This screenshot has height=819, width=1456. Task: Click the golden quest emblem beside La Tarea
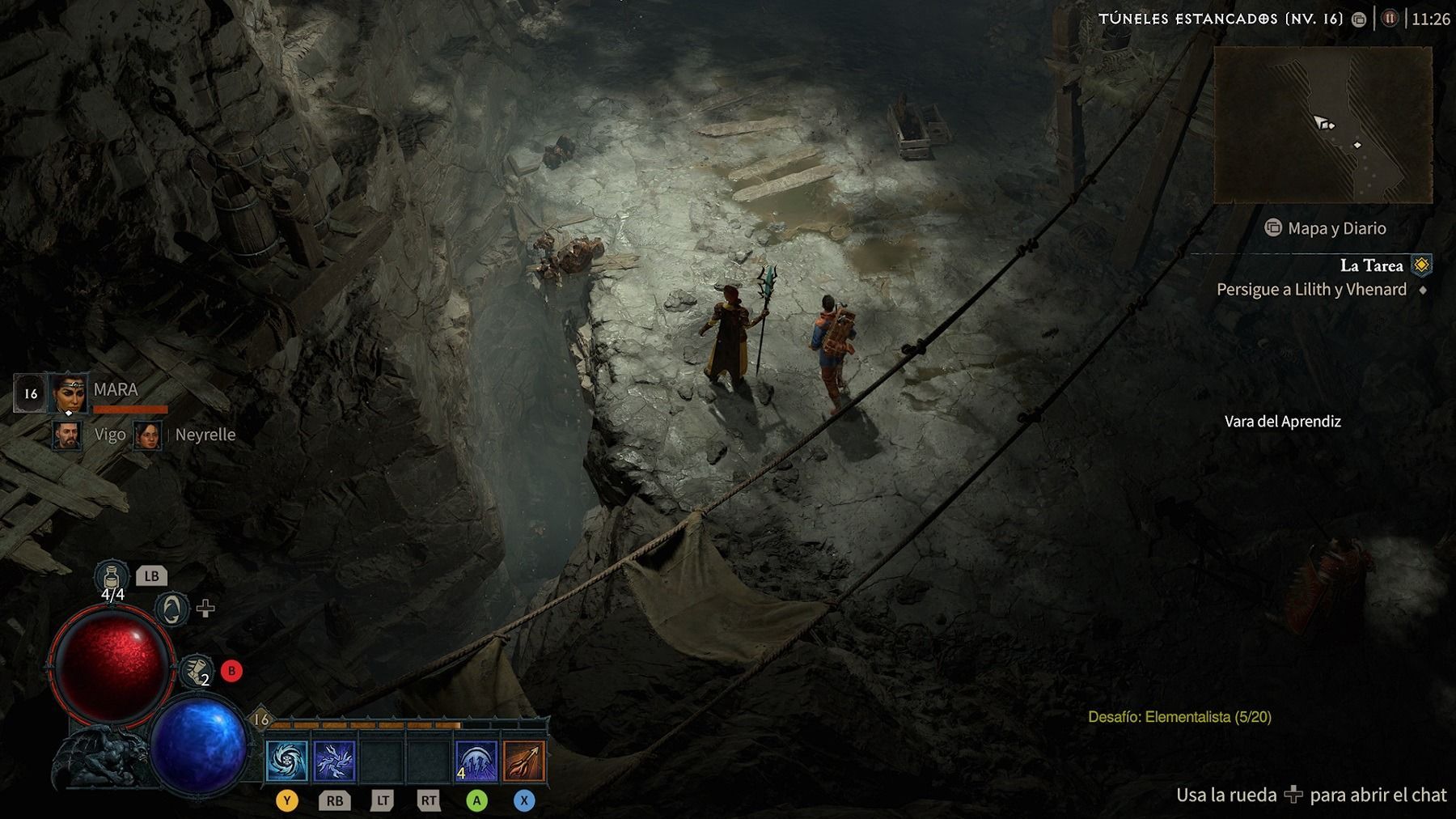point(1421,265)
